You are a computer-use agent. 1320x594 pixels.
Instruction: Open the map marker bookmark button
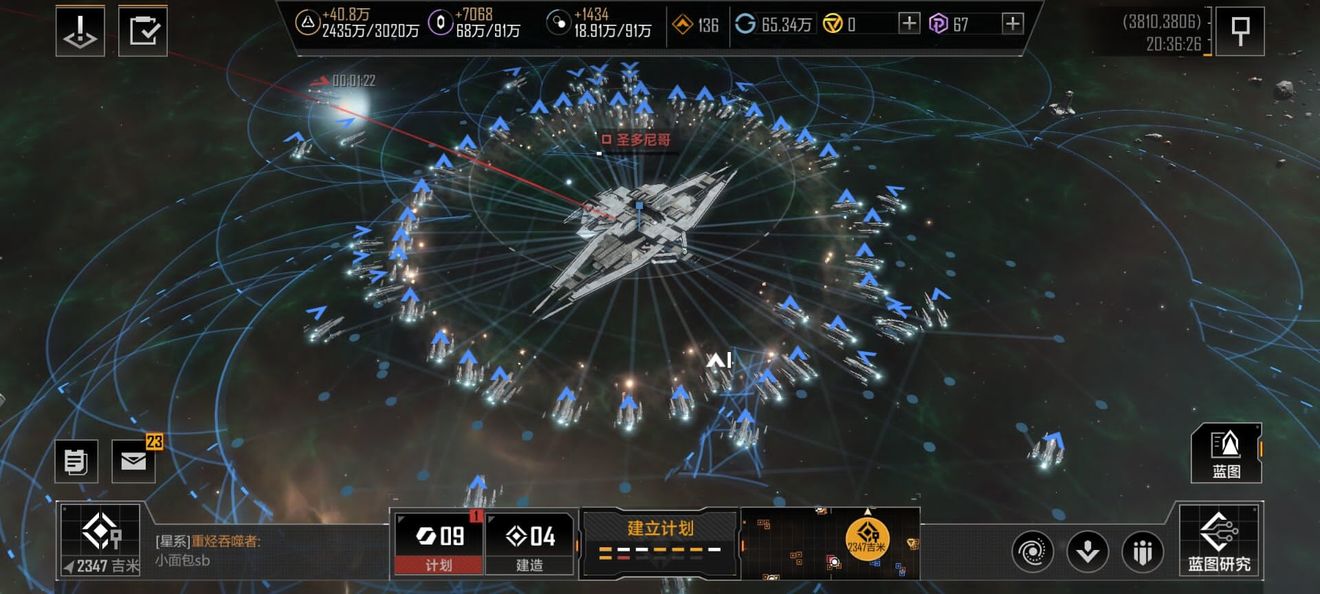[1240, 31]
